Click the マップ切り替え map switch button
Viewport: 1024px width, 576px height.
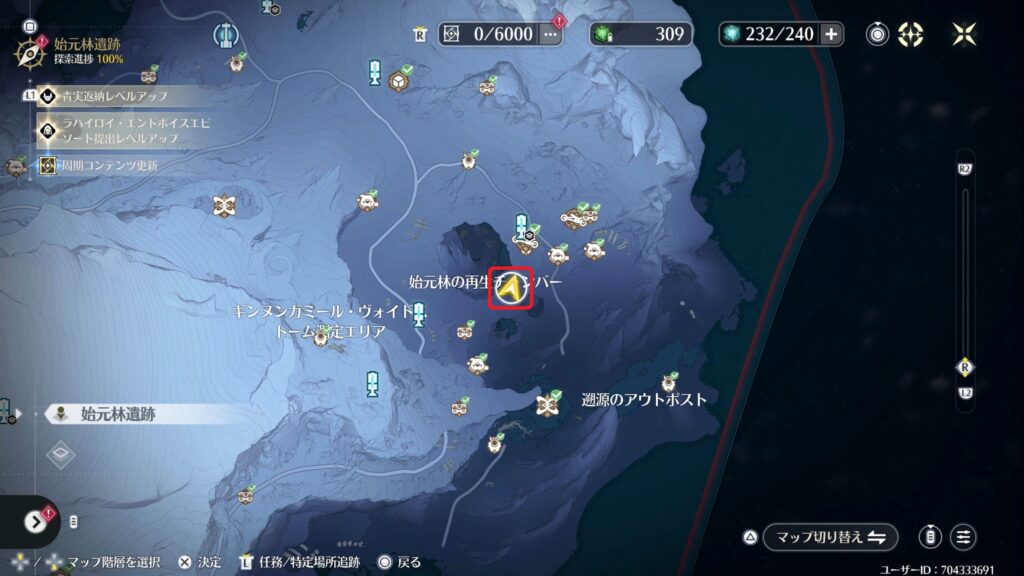(x=831, y=537)
